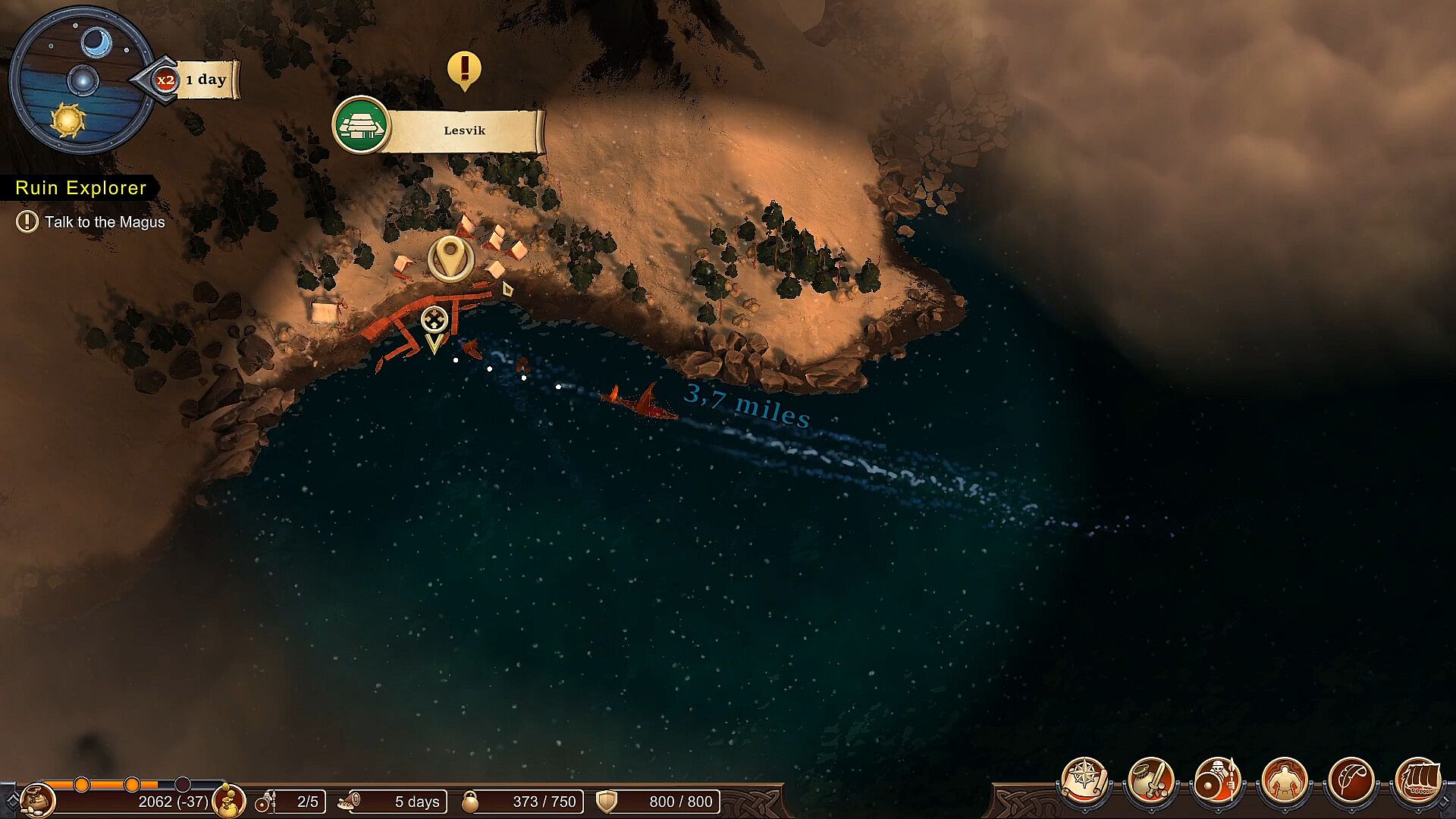The width and height of the screenshot is (1456, 819).
Task: Click the gold coin pouch icon
Action: [x=228, y=801]
